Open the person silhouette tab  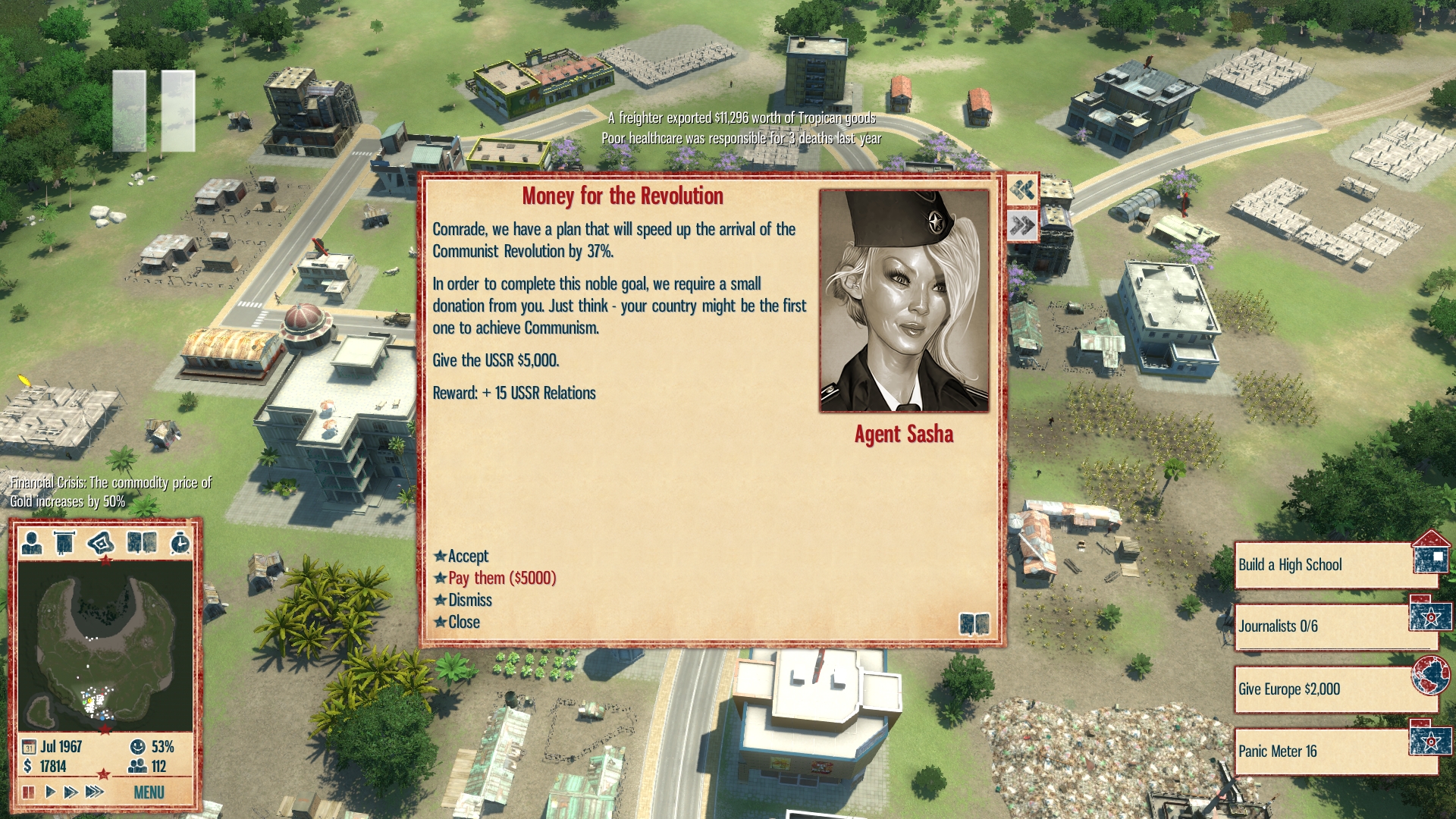(x=32, y=543)
